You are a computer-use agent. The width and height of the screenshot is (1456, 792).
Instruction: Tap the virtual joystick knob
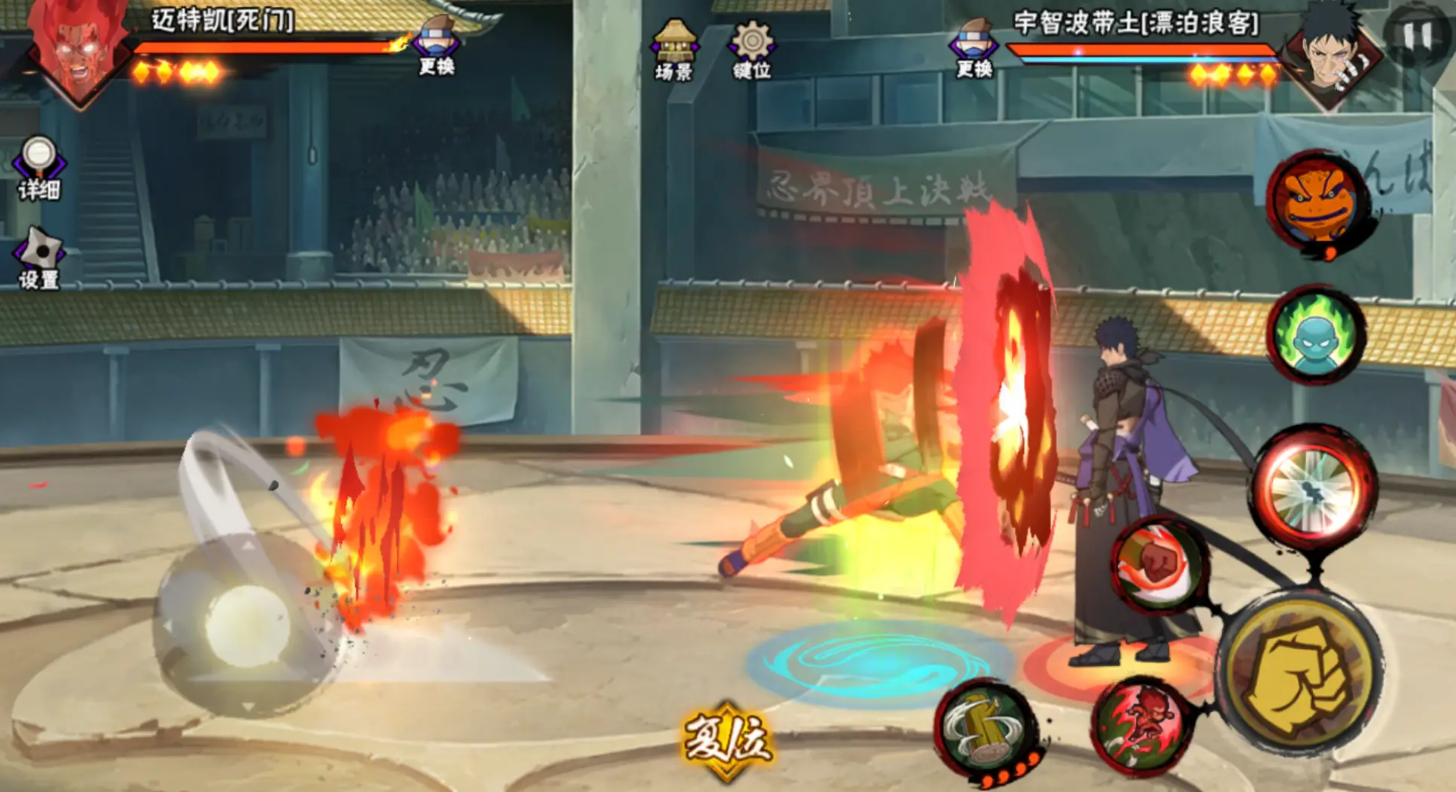point(247,627)
